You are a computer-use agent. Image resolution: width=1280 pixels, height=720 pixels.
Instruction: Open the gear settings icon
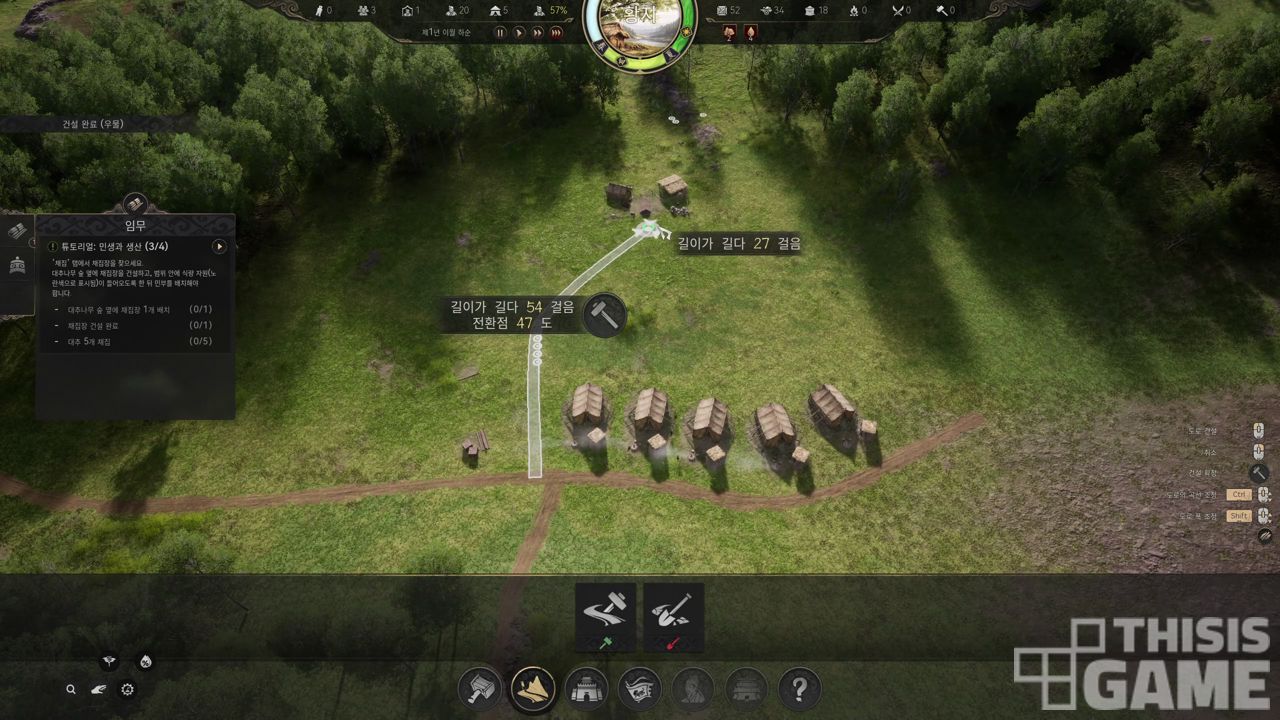click(x=127, y=689)
